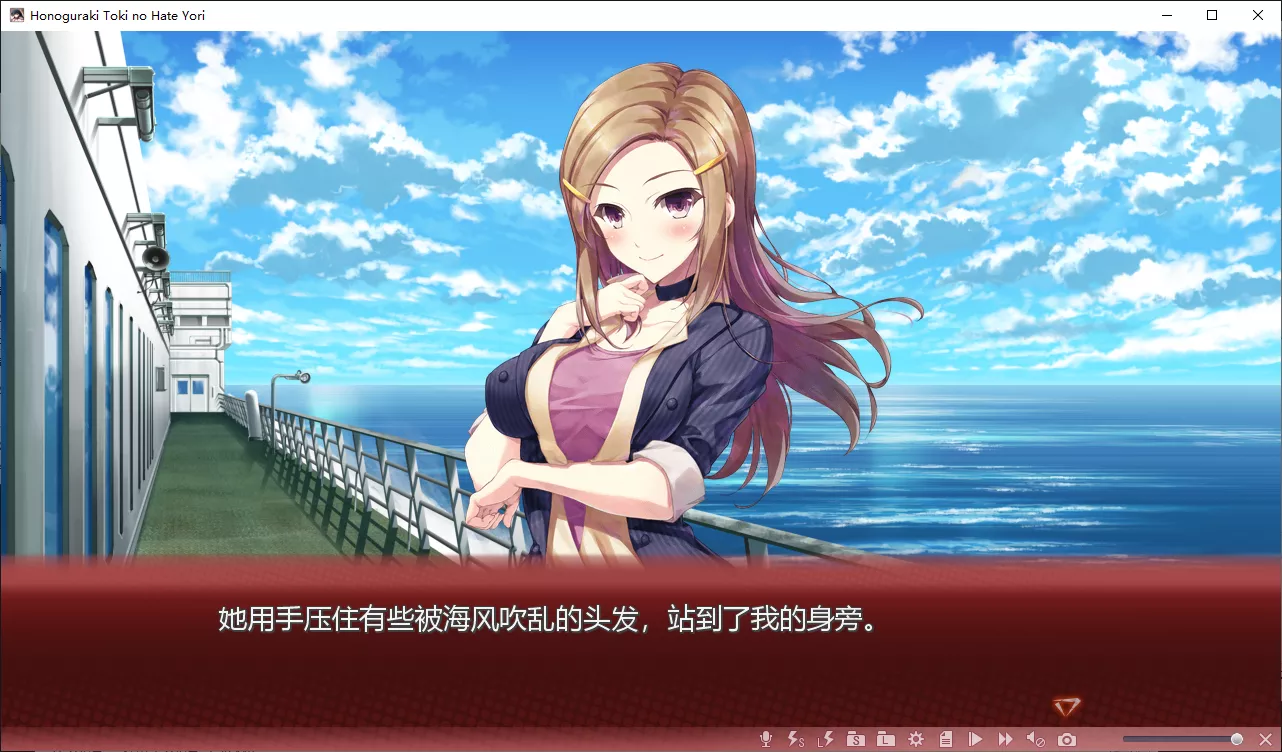Minimize the game window
This screenshot has width=1282, height=752.
pos(1166,15)
